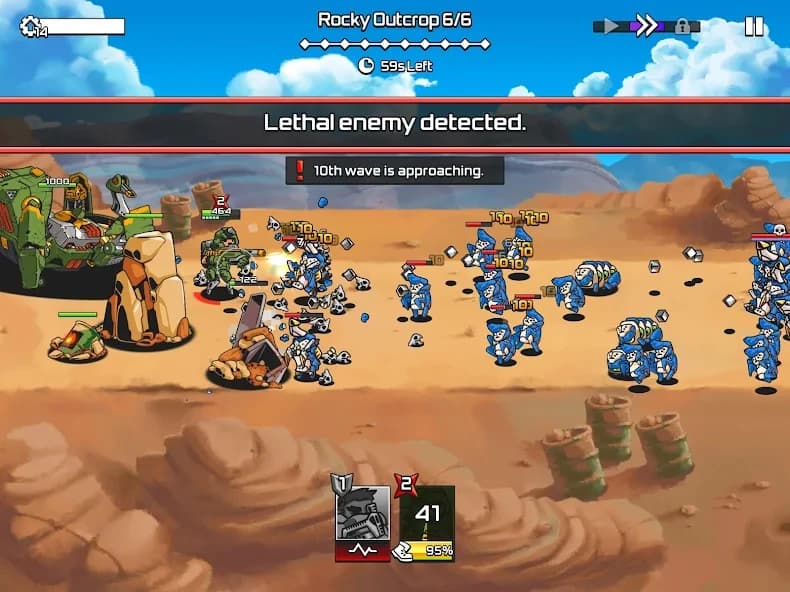The height and width of the screenshot is (592, 790).
Task: Select the grey soldier unit card numbered 1
Action: pyautogui.click(x=362, y=520)
